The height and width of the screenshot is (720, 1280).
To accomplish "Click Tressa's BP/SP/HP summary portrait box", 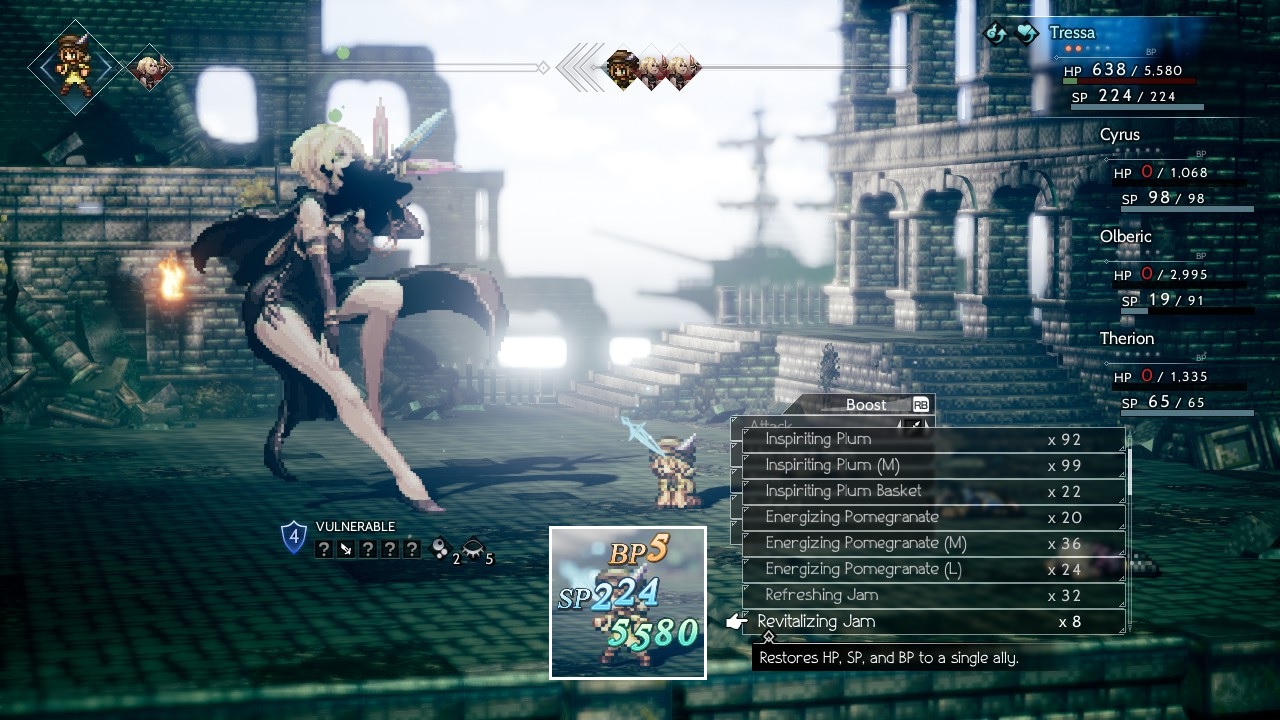I will (x=628, y=603).
